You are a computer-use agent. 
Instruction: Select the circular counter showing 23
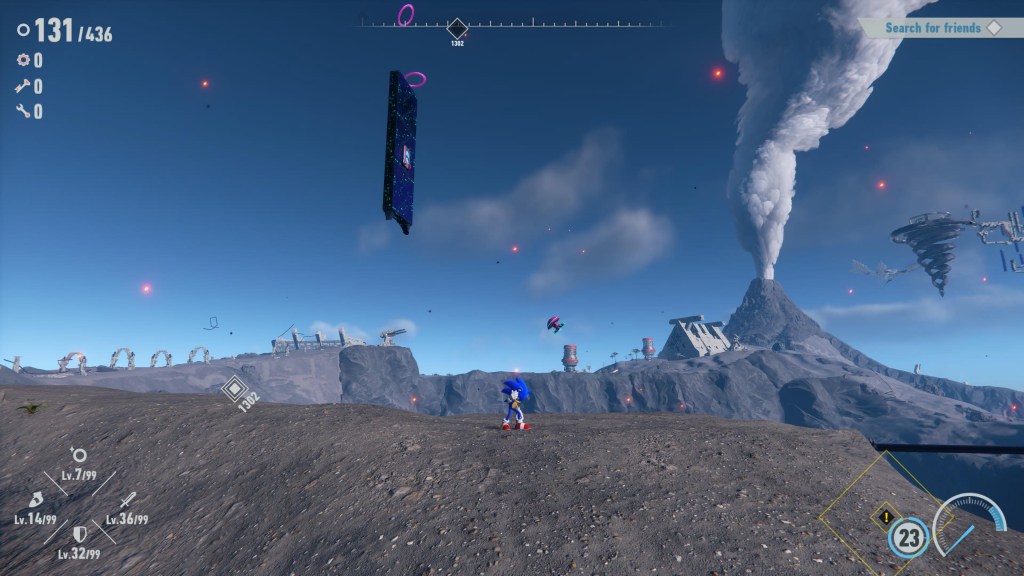[908, 538]
